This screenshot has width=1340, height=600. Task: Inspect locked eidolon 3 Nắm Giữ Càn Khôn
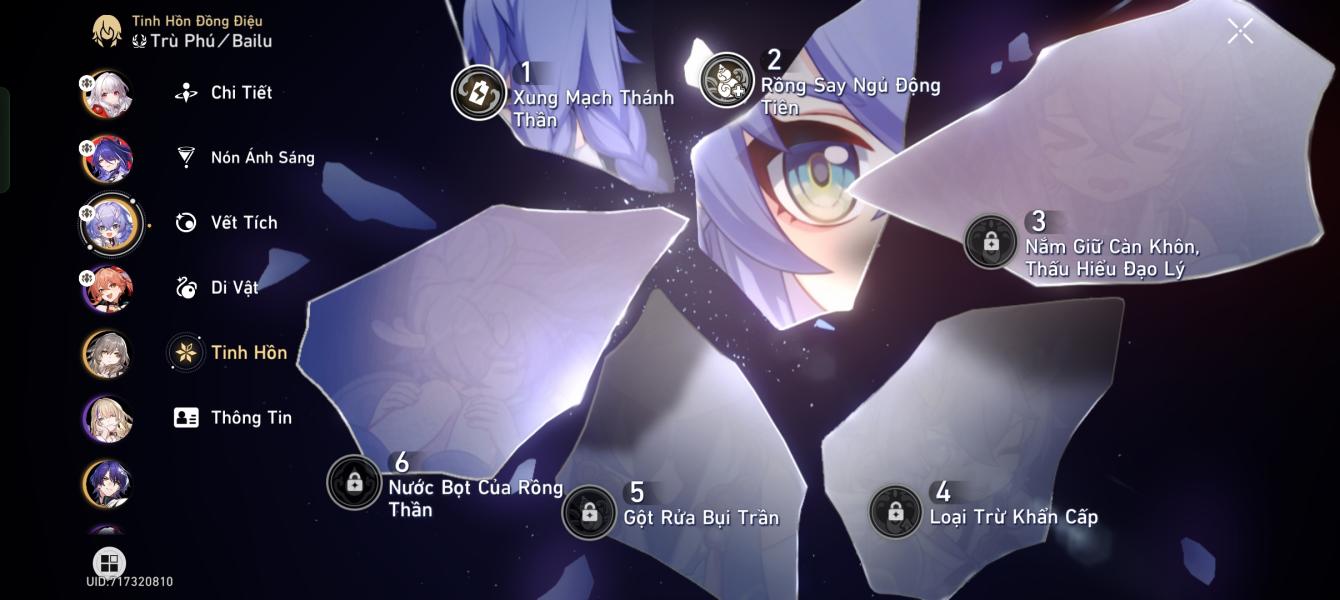pyautogui.click(x=990, y=242)
